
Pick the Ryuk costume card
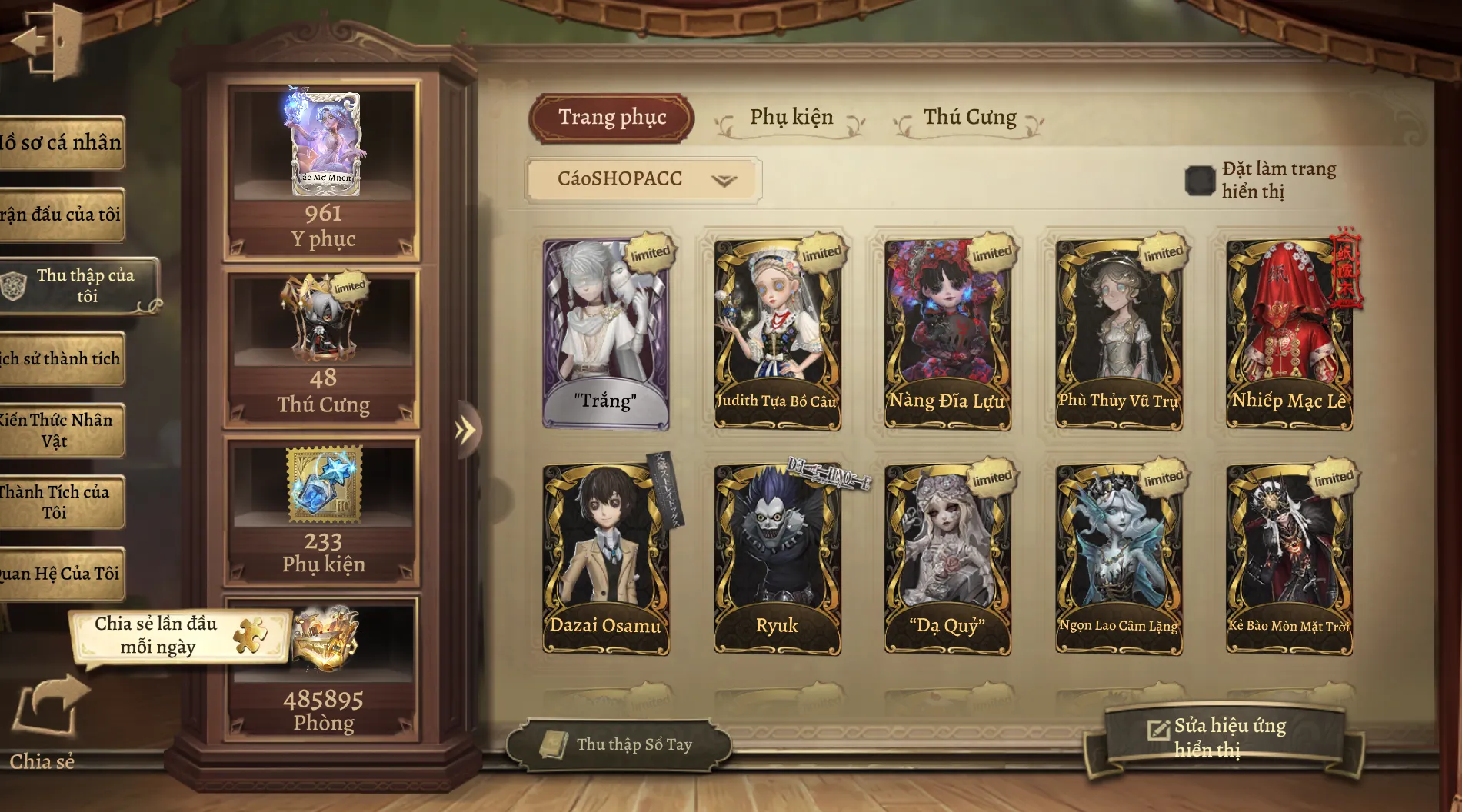pyautogui.click(x=777, y=559)
